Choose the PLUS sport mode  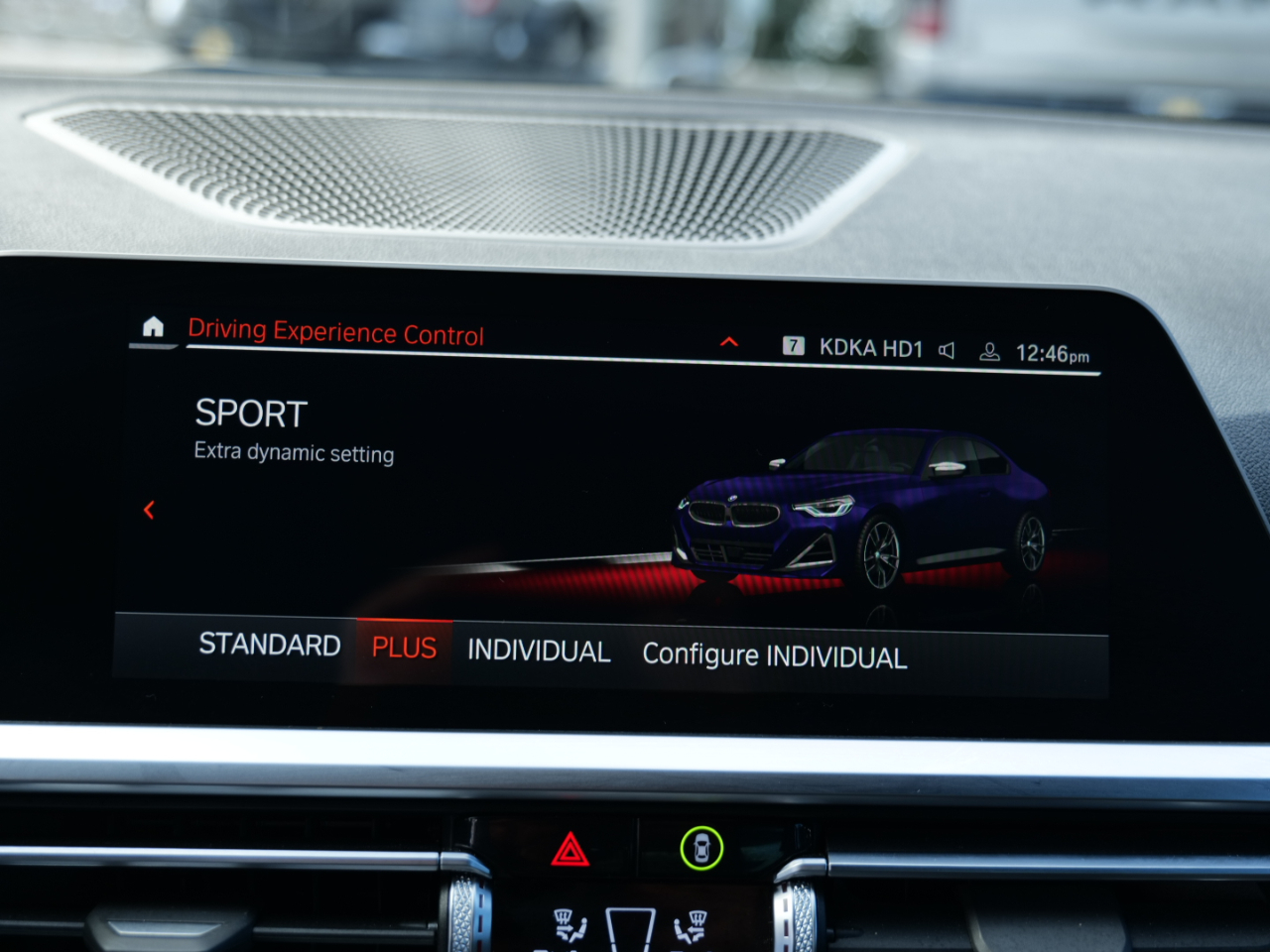coord(404,648)
